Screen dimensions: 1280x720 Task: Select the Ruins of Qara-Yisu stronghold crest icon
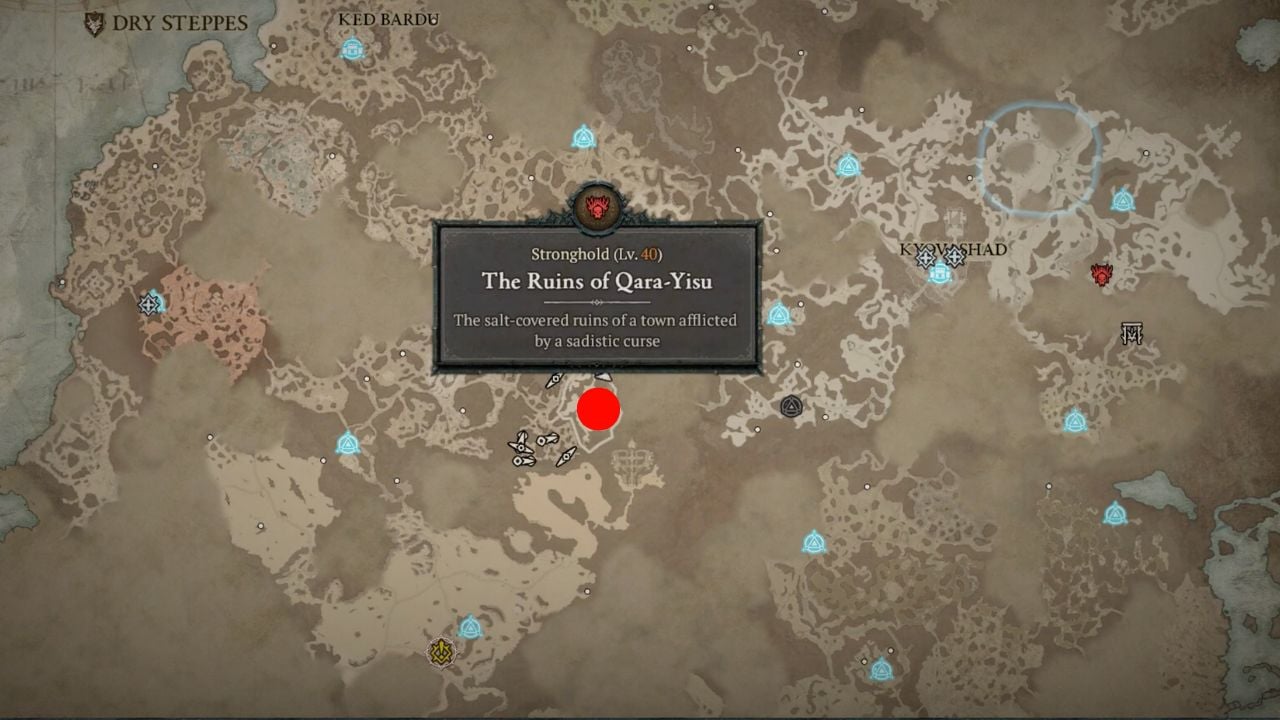598,205
